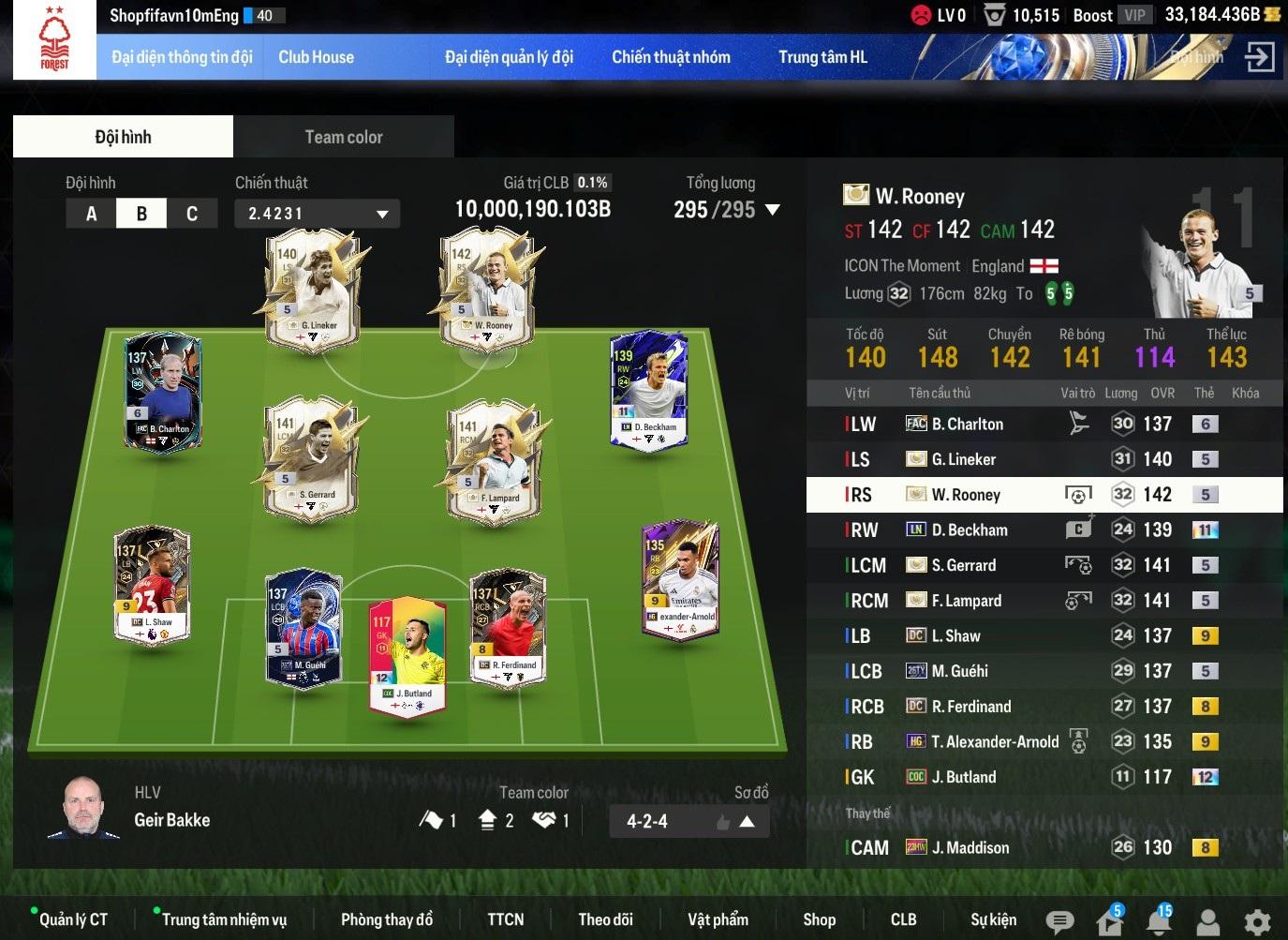Go to Trung tâm HL
The height and width of the screenshot is (940, 1288).
[x=822, y=57]
